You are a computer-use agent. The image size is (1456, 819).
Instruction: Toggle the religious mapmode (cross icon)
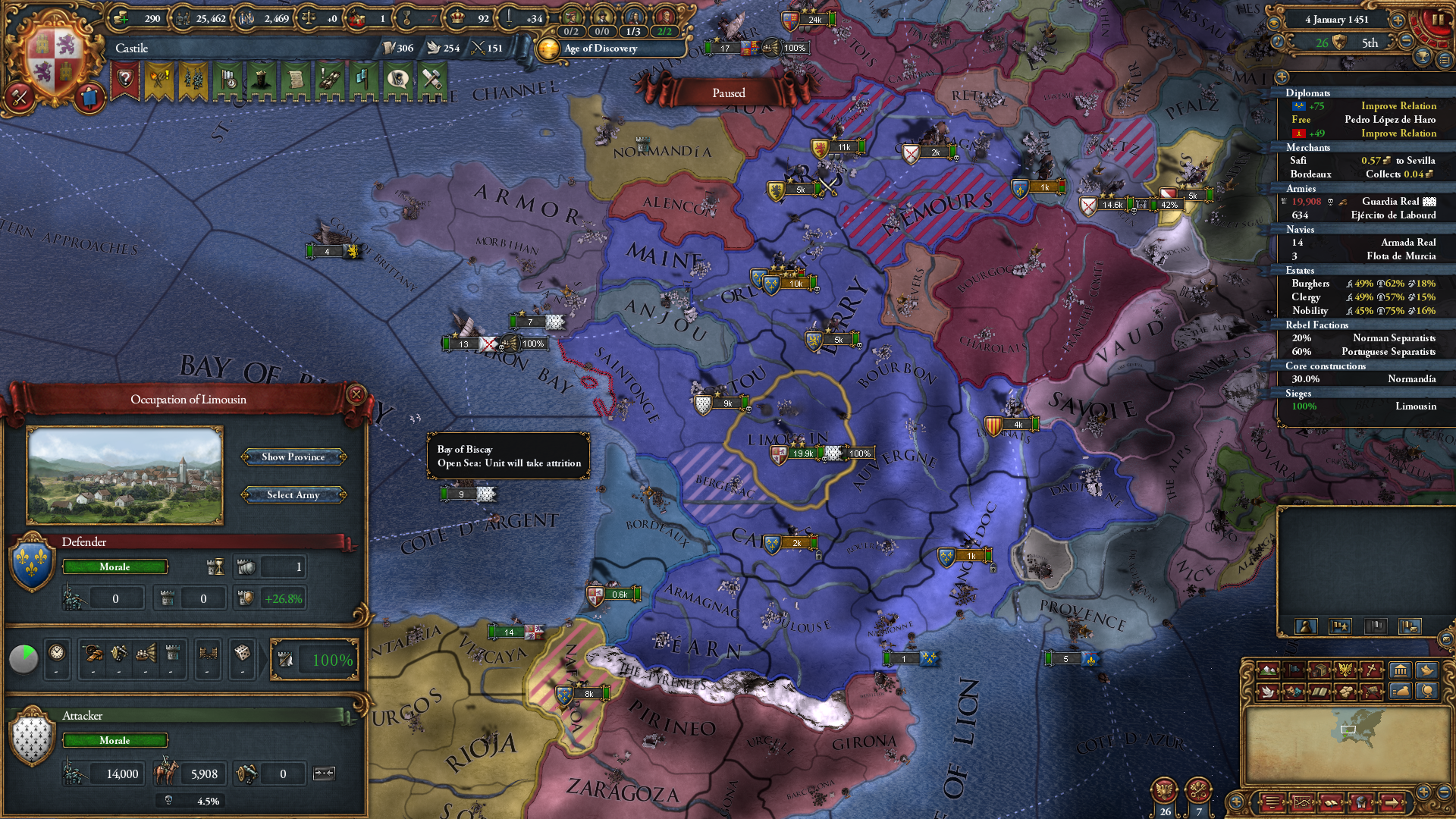(x=1370, y=670)
